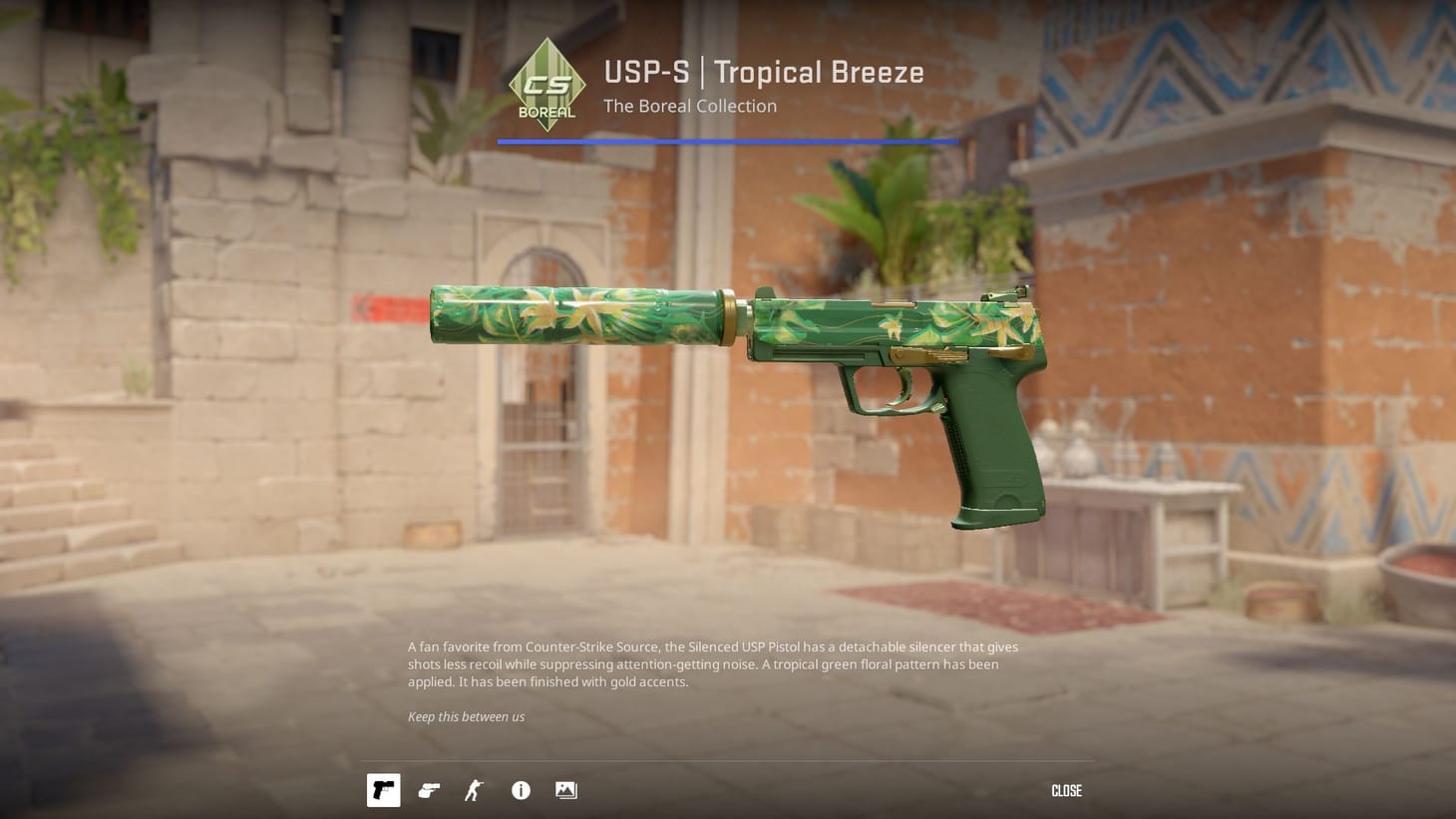Screen dimensions: 1456x819
Task: Toggle the weapon-only display mode
Action: (383, 790)
